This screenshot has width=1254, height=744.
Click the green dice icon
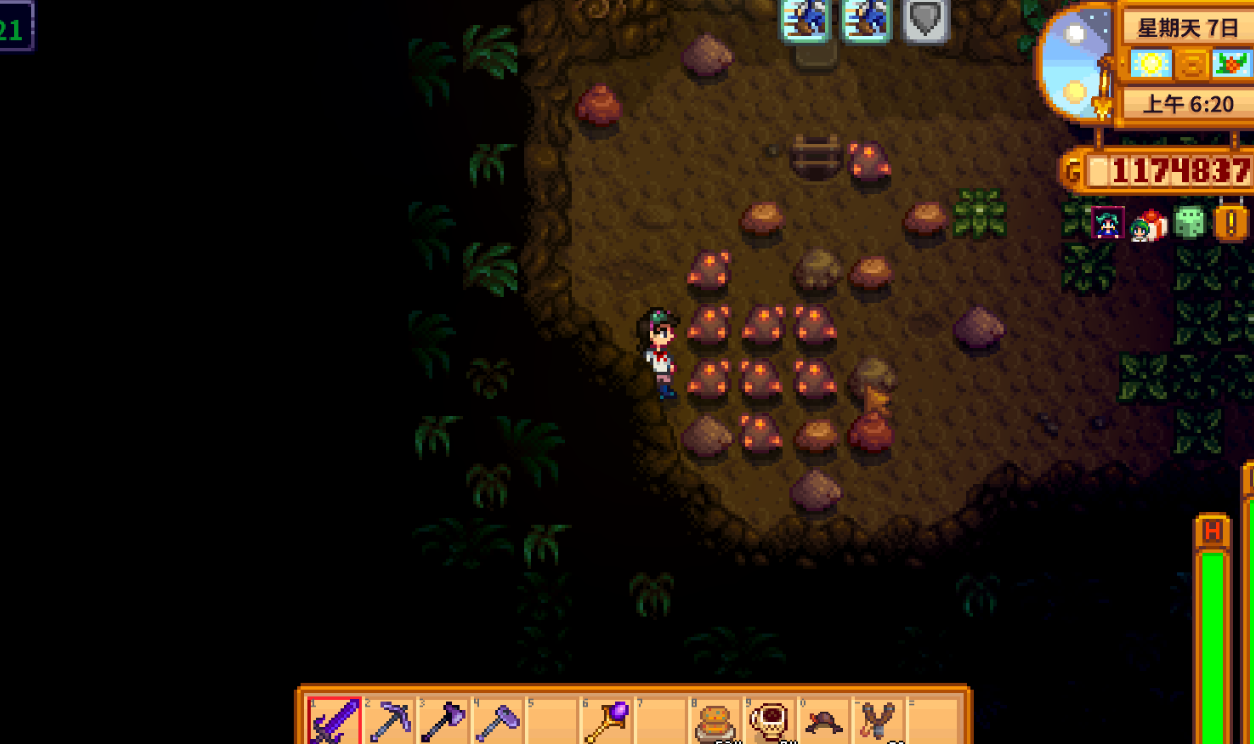(x=1189, y=222)
